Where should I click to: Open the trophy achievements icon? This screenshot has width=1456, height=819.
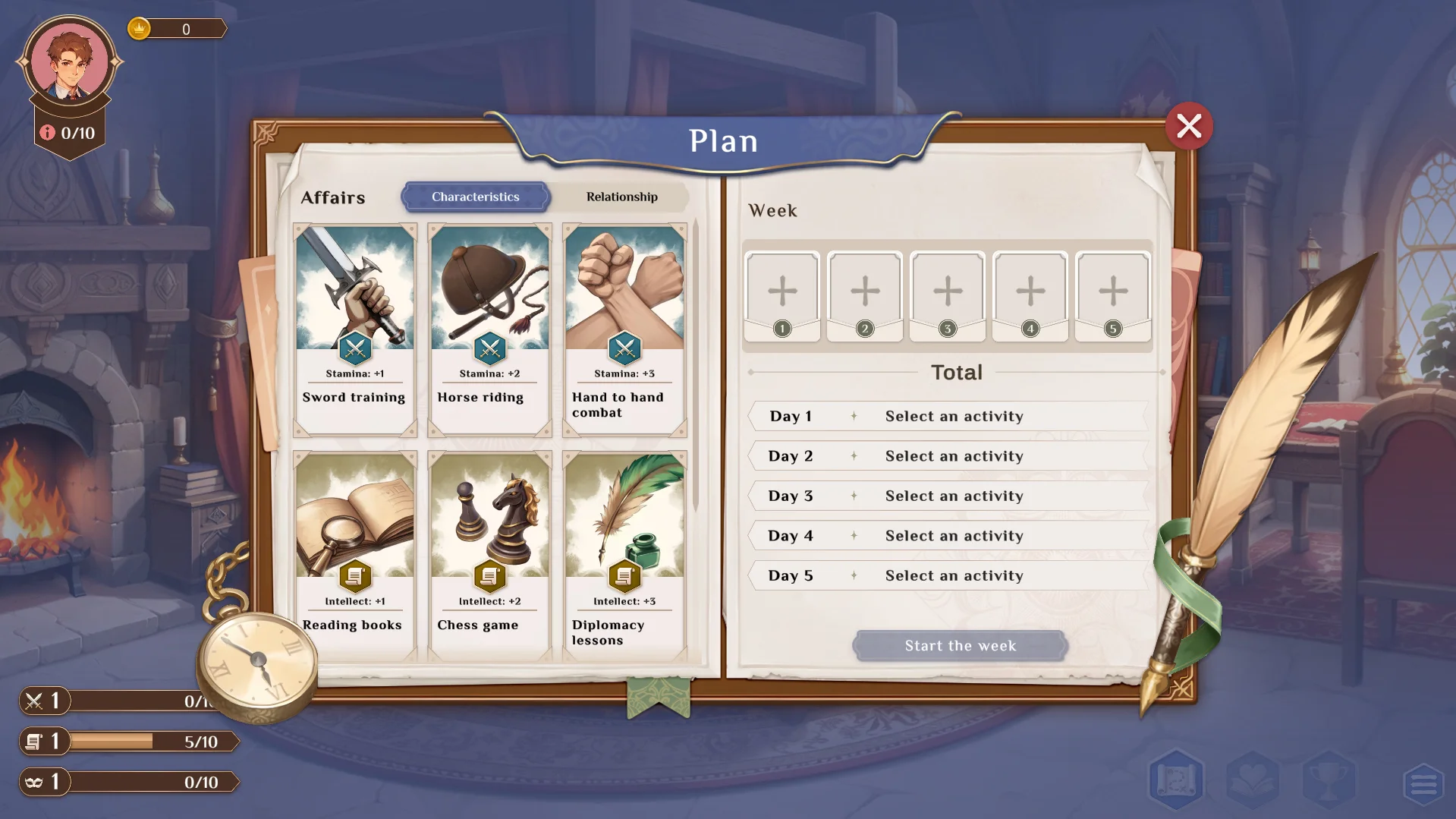[x=1329, y=780]
